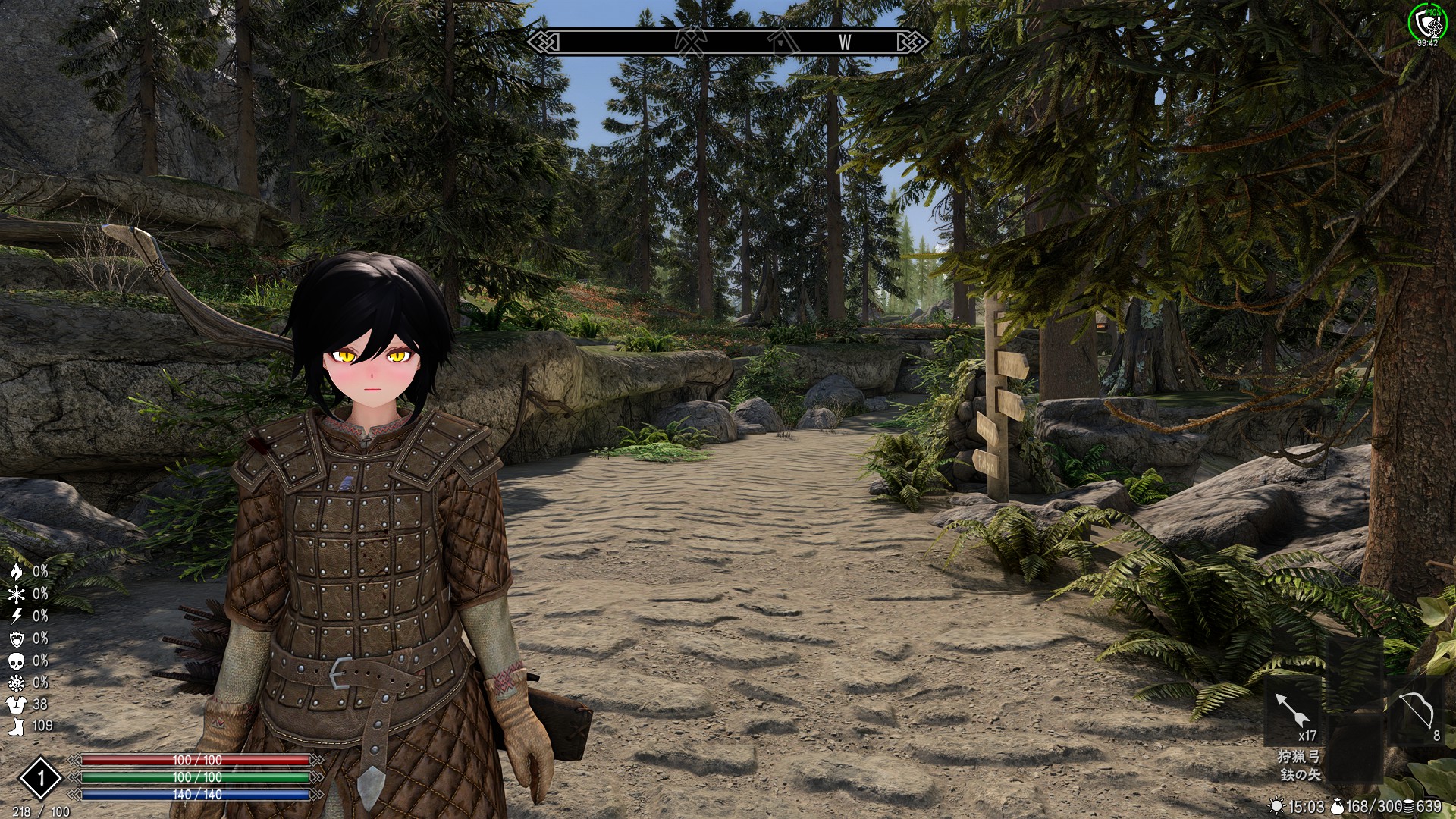Click the movement speed boot icon
Screen dimensions: 1456x819
click(x=16, y=726)
